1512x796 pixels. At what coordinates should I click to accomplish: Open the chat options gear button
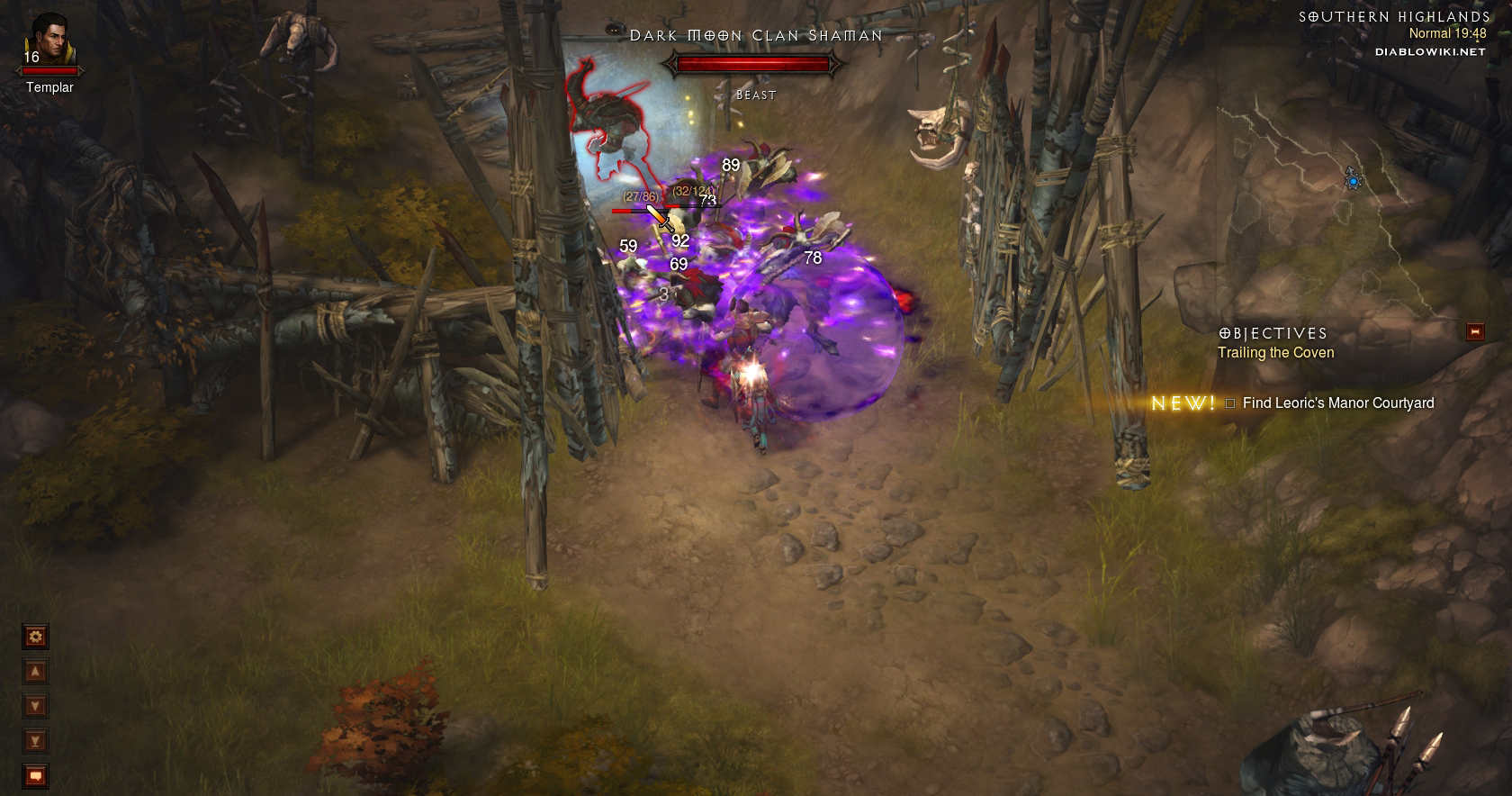pyautogui.click(x=35, y=637)
